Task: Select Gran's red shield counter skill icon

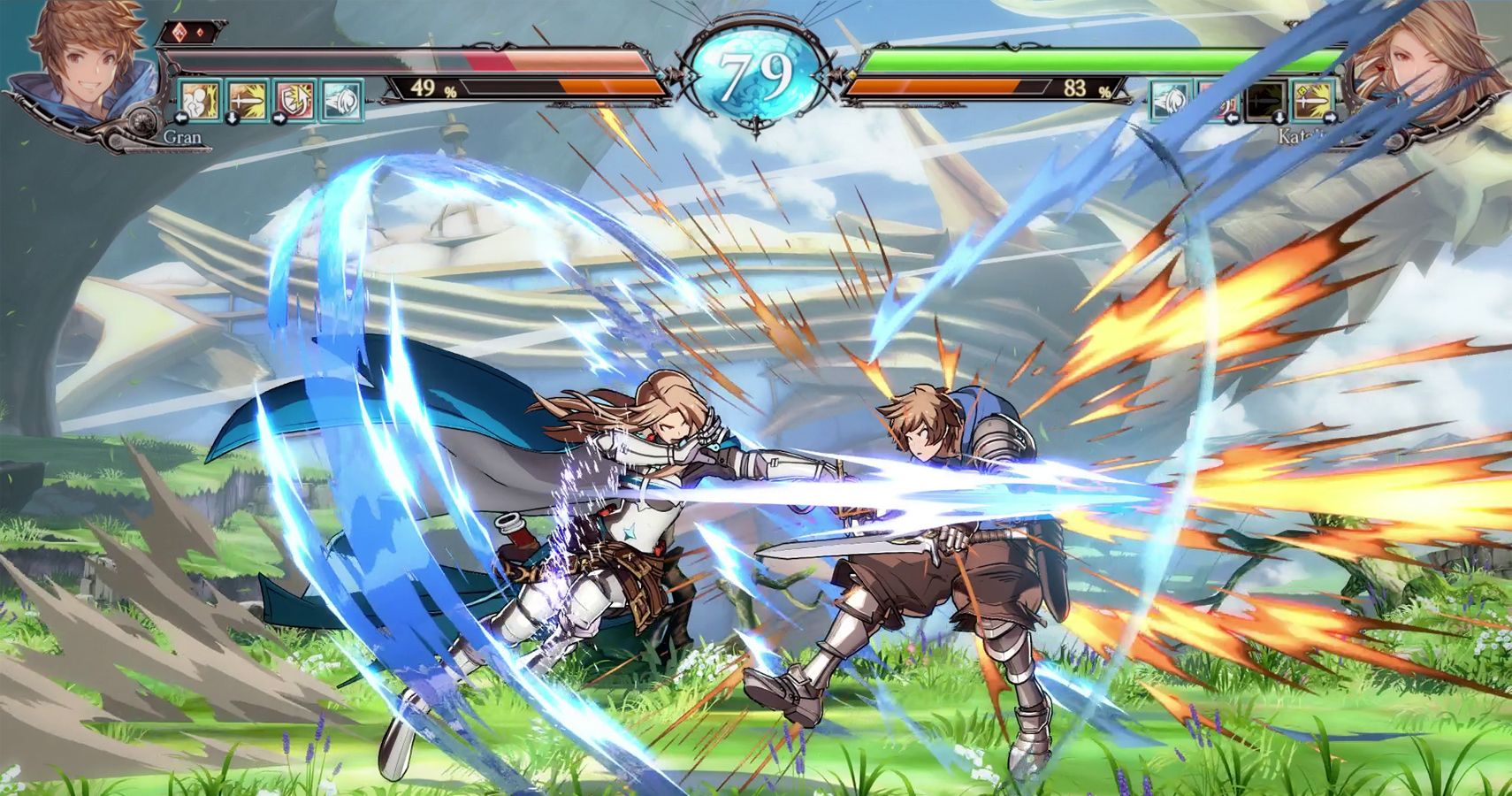Action: pos(294,100)
